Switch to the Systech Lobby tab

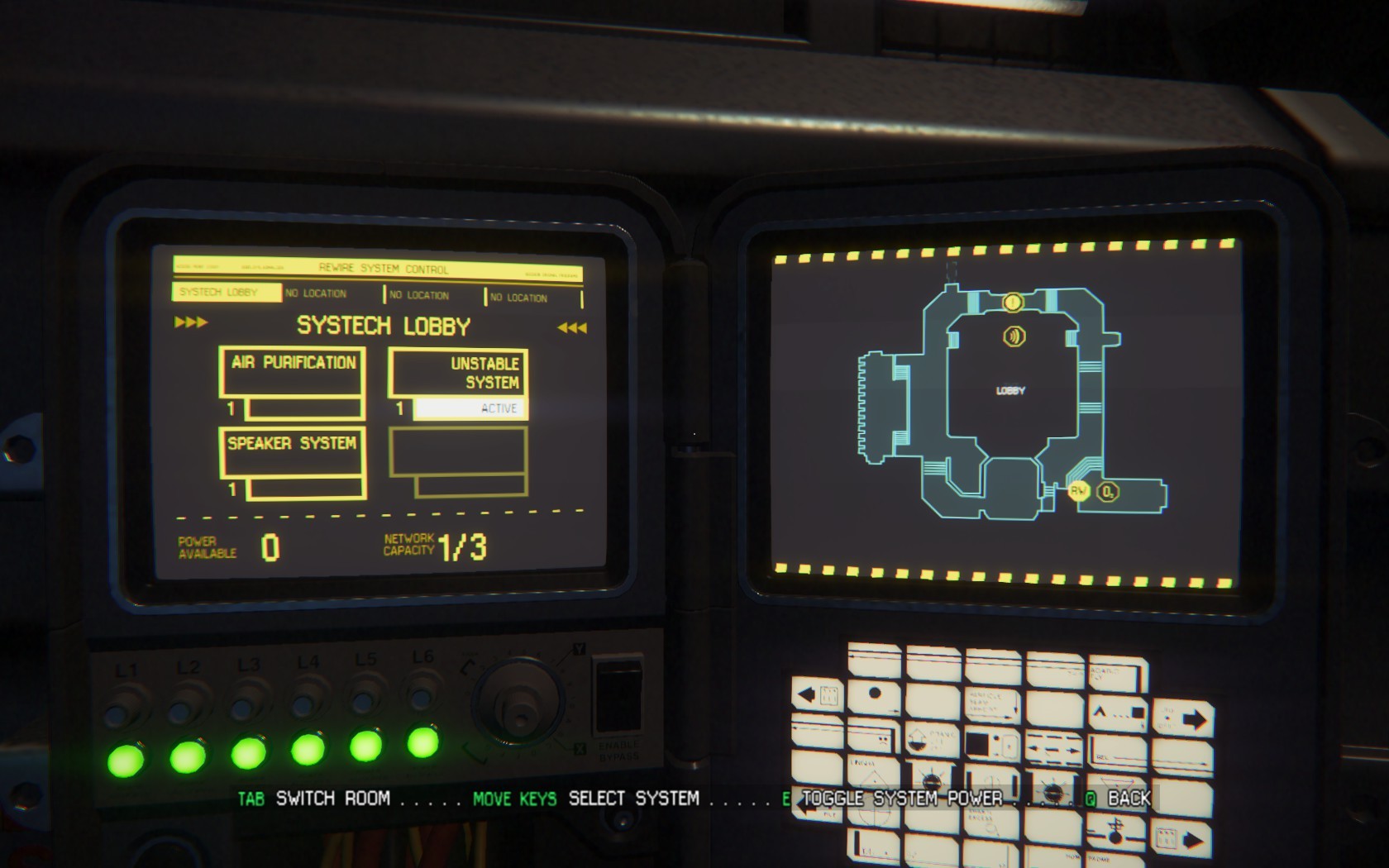[x=226, y=292]
